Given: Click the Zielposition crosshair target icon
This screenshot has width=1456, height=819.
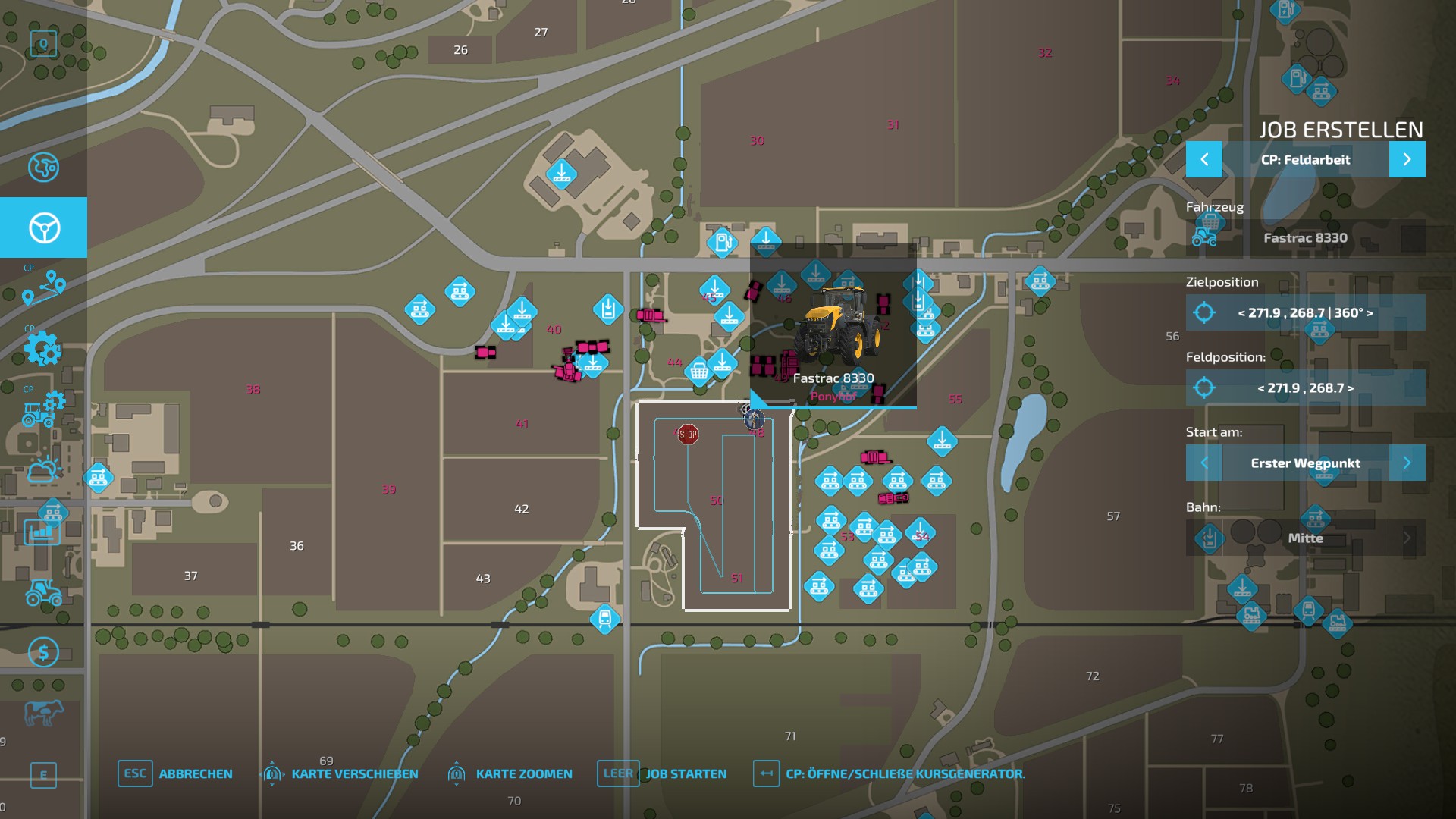Looking at the screenshot, I should tap(1203, 313).
